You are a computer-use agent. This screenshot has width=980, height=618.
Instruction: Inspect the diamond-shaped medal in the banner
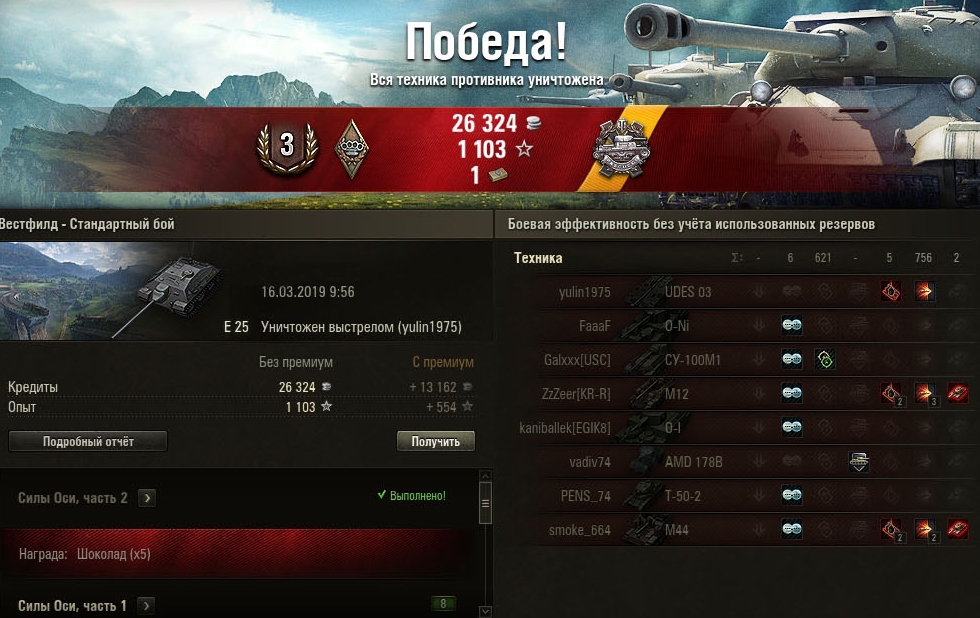pyautogui.click(x=351, y=149)
